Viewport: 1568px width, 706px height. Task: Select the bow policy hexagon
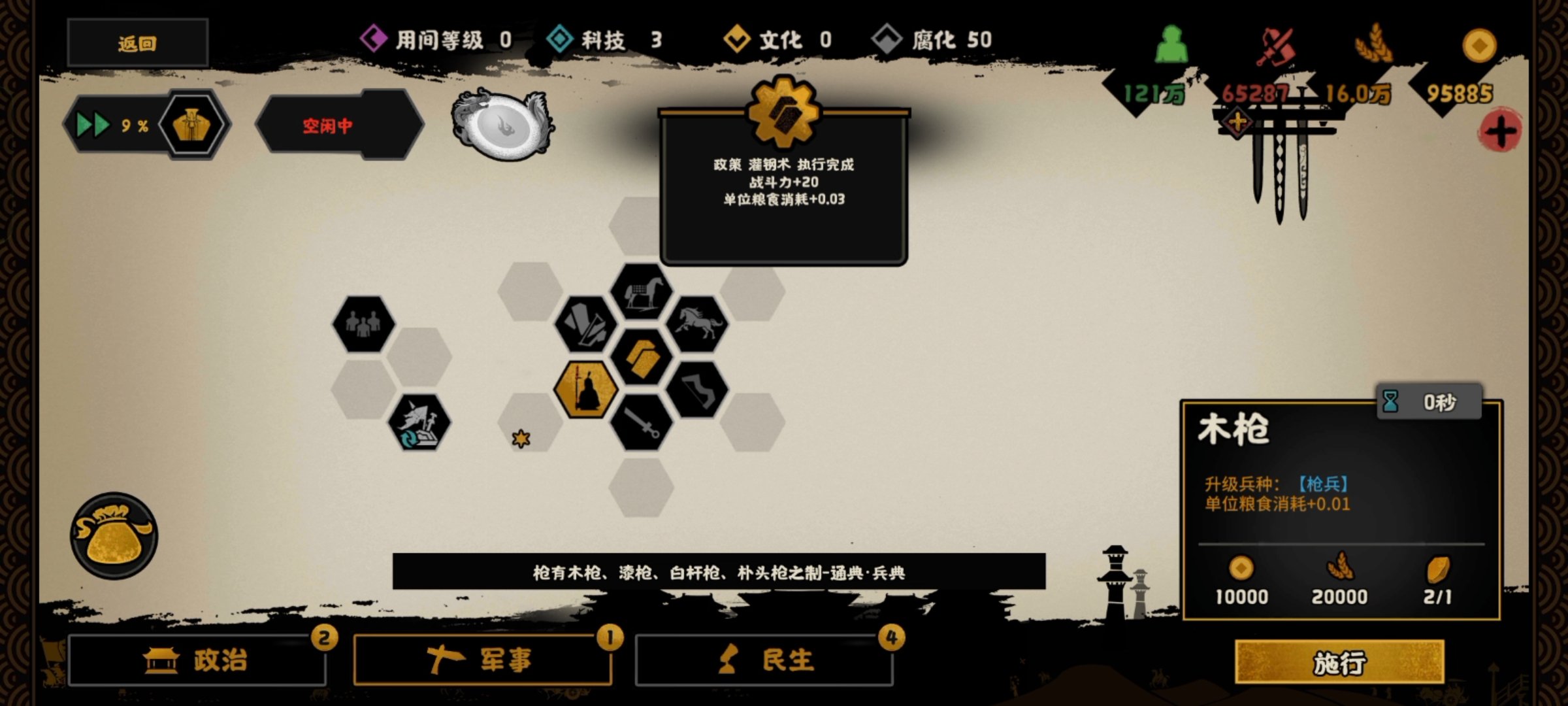tap(697, 390)
